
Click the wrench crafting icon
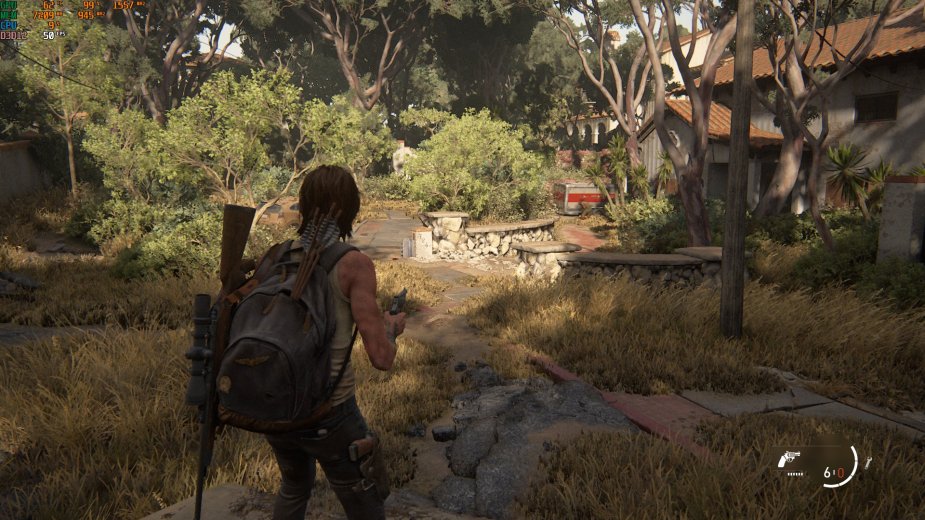coord(867,462)
